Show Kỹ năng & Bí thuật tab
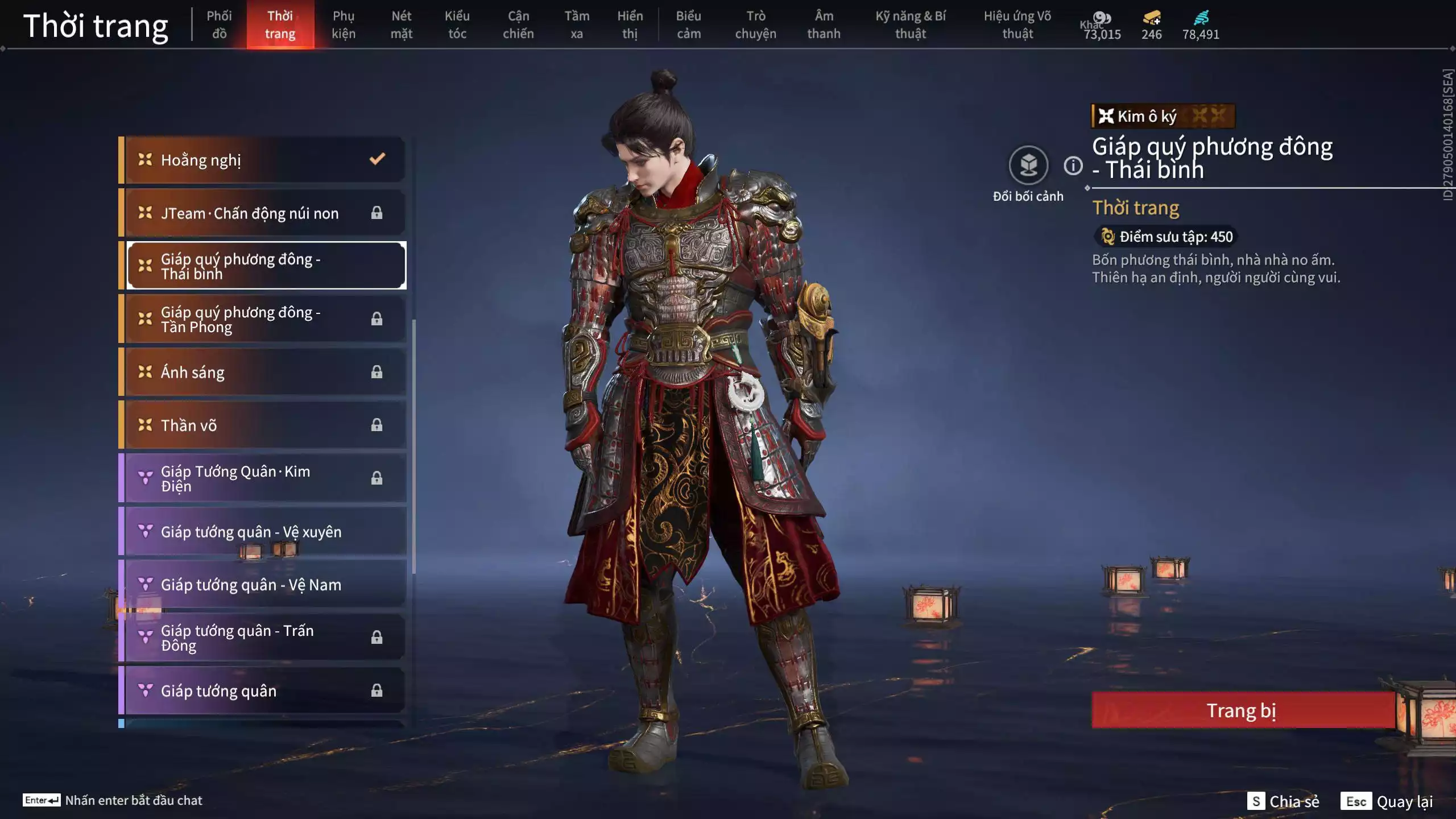 (x=910, y=24)
